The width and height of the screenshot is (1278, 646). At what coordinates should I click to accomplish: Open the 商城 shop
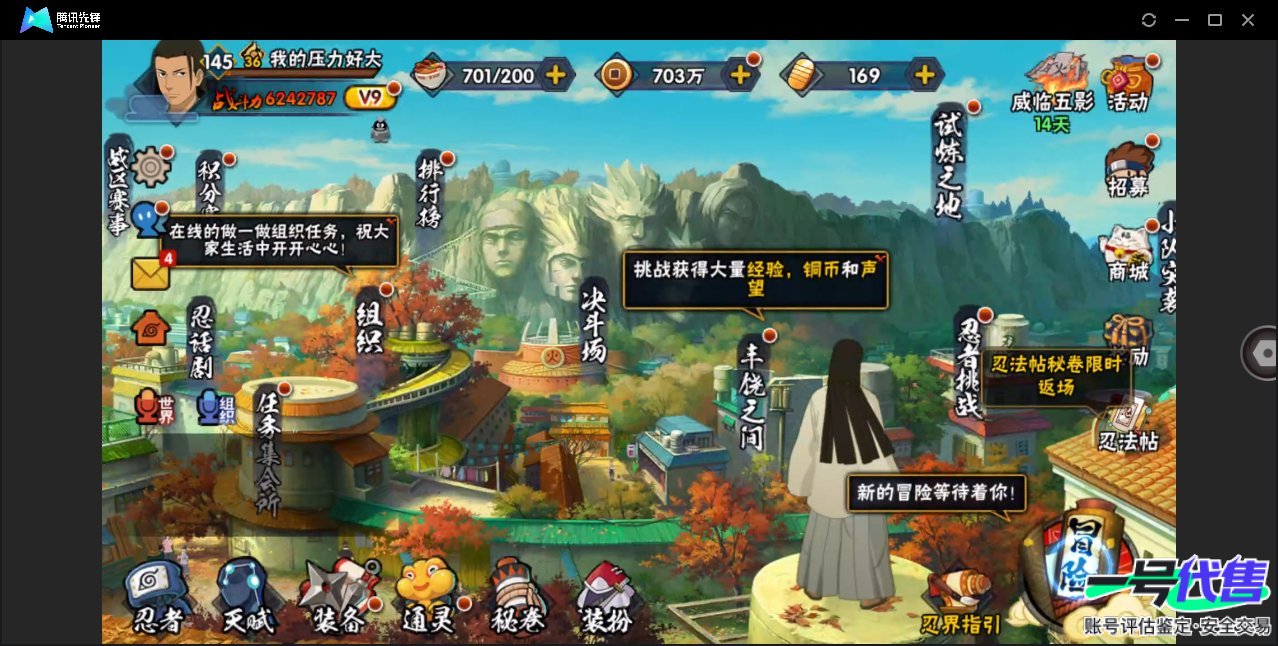[1128, 254]
